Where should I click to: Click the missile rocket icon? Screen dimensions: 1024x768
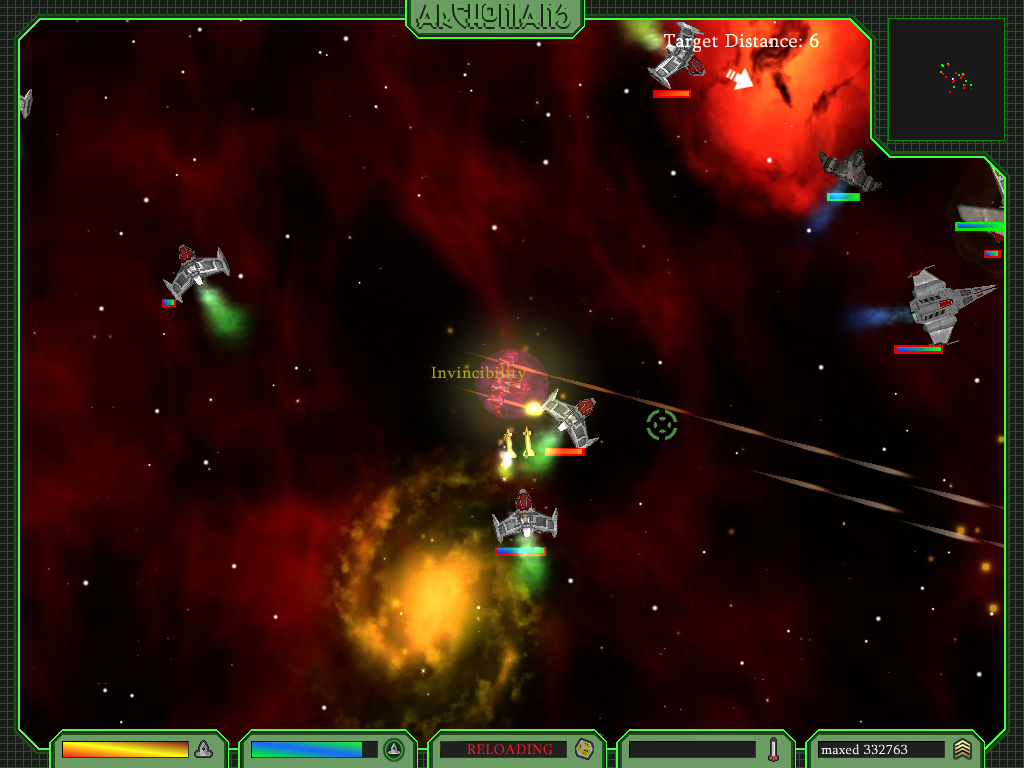pyautogui.click(x=773, y=749)
